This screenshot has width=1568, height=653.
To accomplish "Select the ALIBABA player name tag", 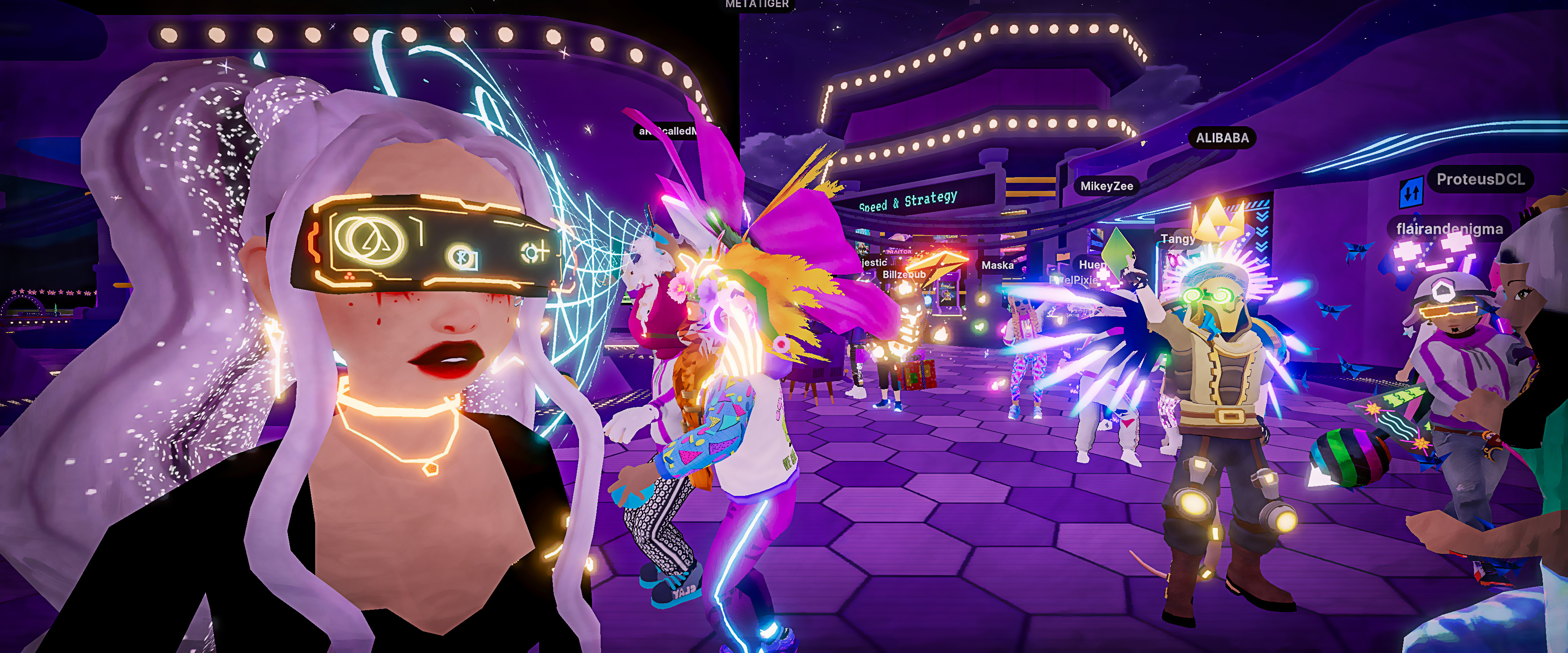I will [x=1222, y=138].
